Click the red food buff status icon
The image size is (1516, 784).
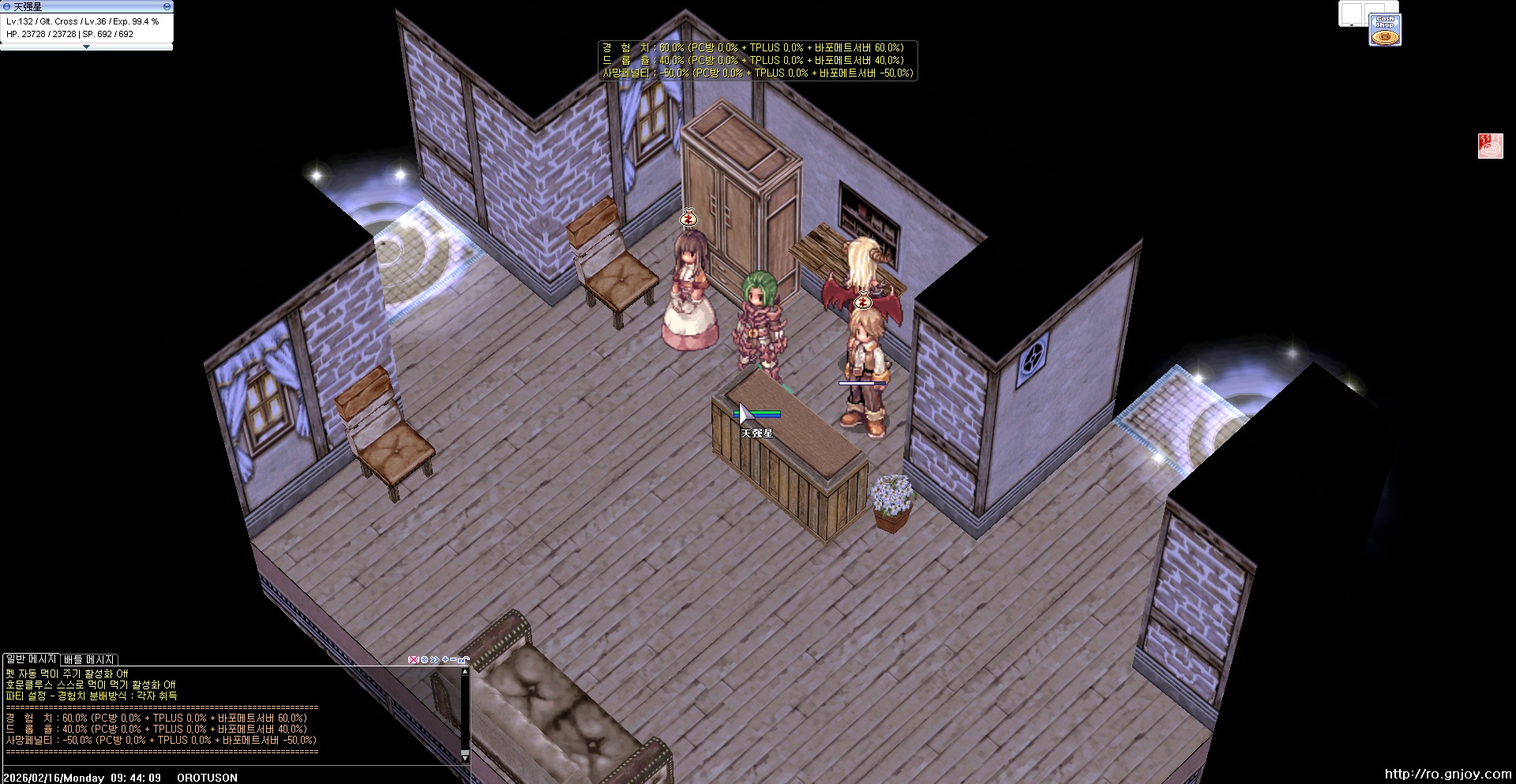tap(1490, 146)
